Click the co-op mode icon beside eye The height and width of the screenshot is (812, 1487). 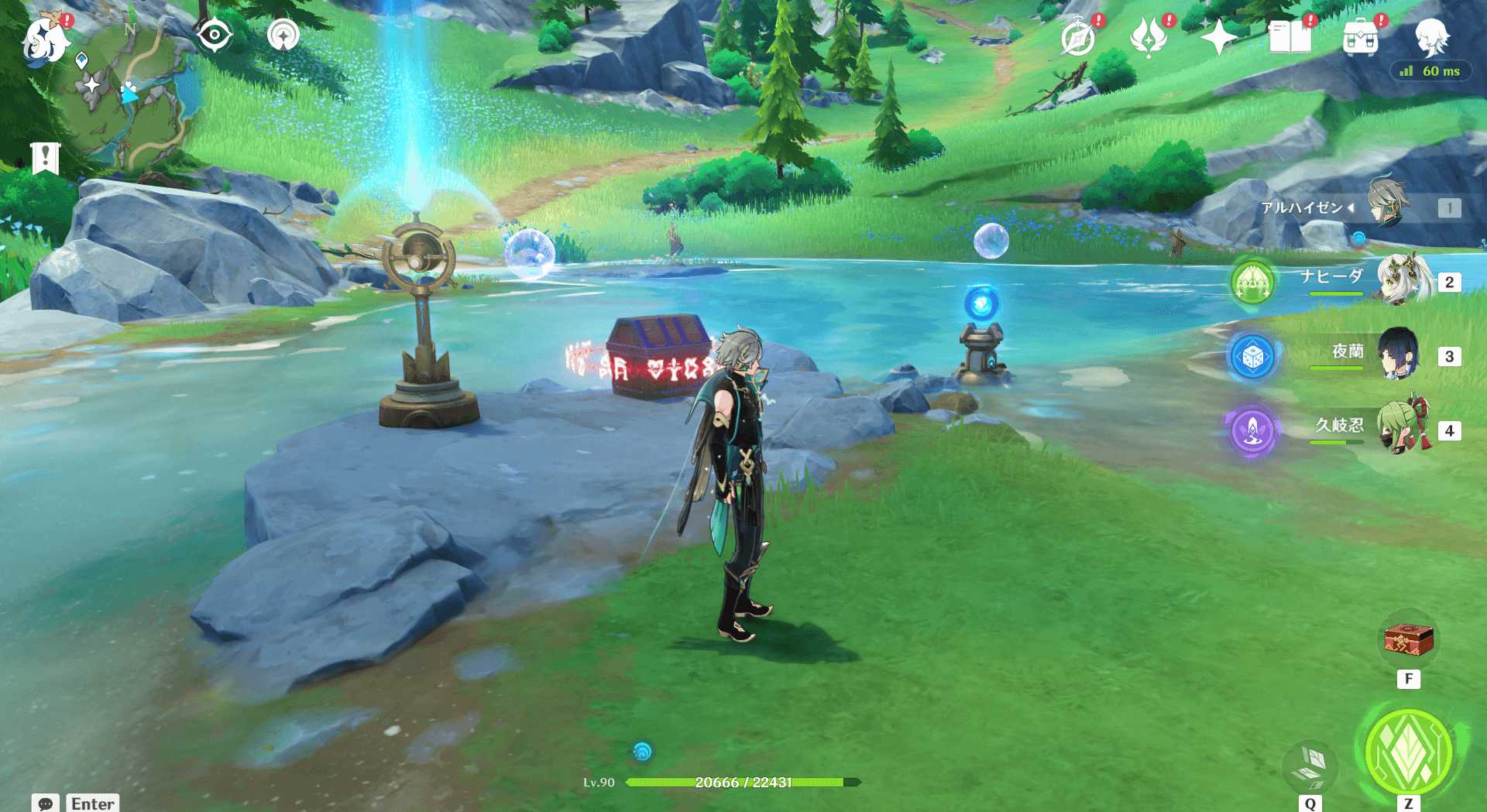(283, 36)
